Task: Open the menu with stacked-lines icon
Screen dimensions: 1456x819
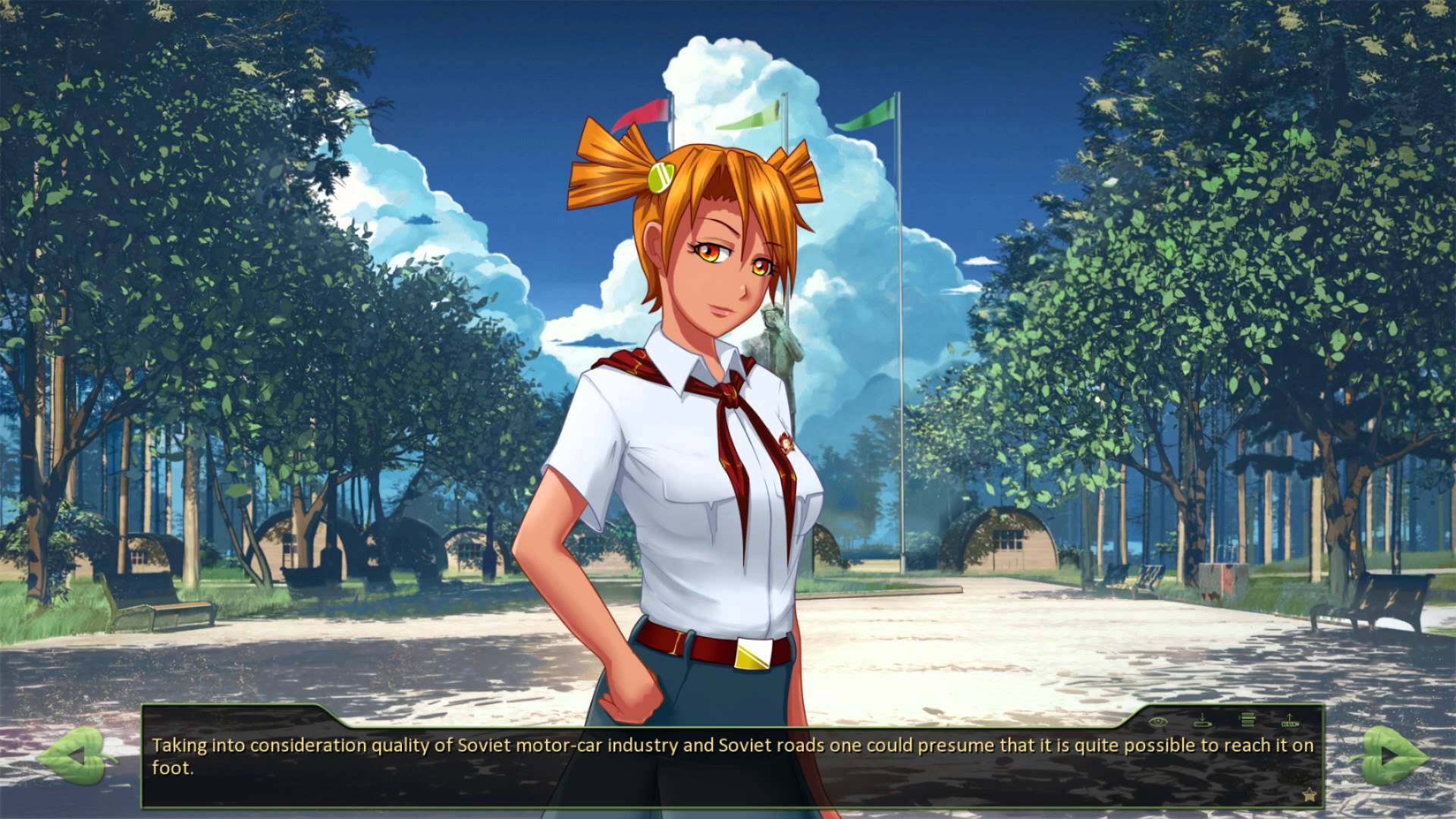Action: 1247,720
